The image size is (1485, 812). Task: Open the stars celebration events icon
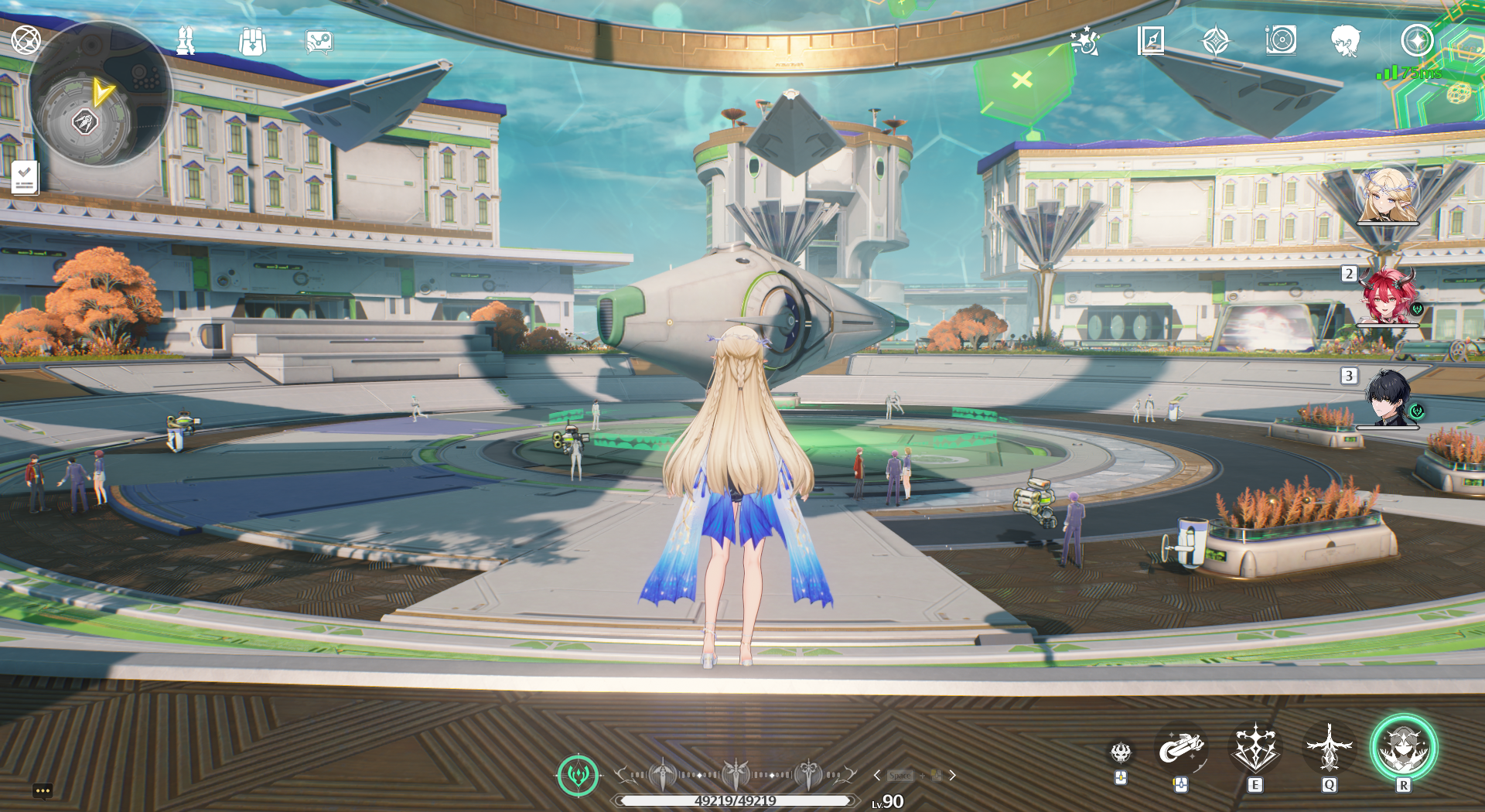coord(1084,40)
